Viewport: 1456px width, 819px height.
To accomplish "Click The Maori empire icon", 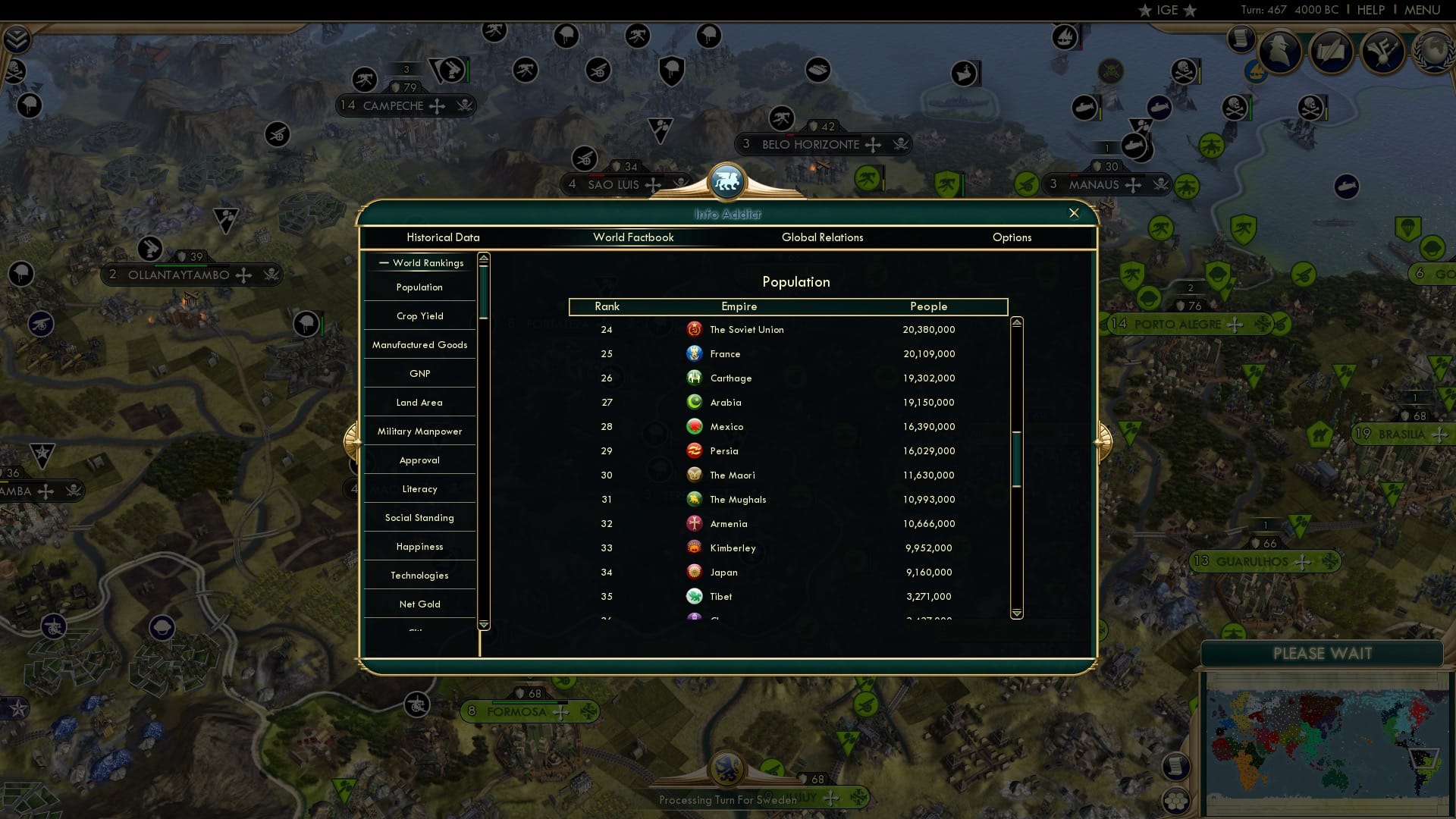I will point(695,475).
